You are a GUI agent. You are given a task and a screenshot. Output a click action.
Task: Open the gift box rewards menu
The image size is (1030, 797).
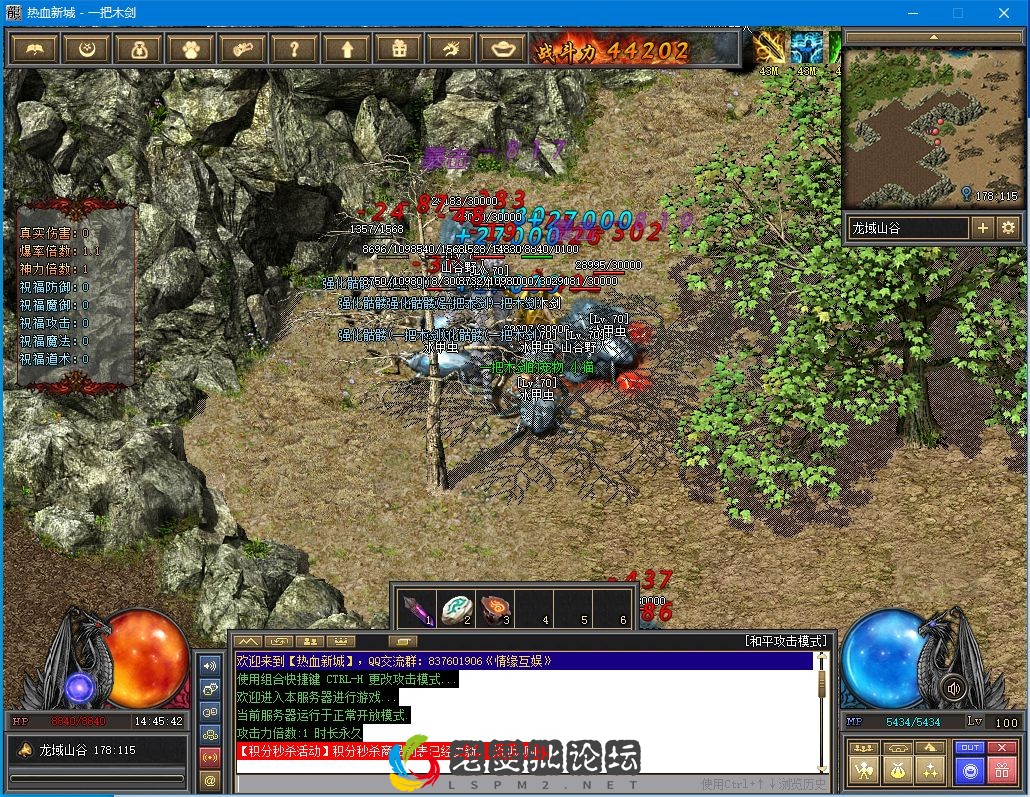(398, 48)
